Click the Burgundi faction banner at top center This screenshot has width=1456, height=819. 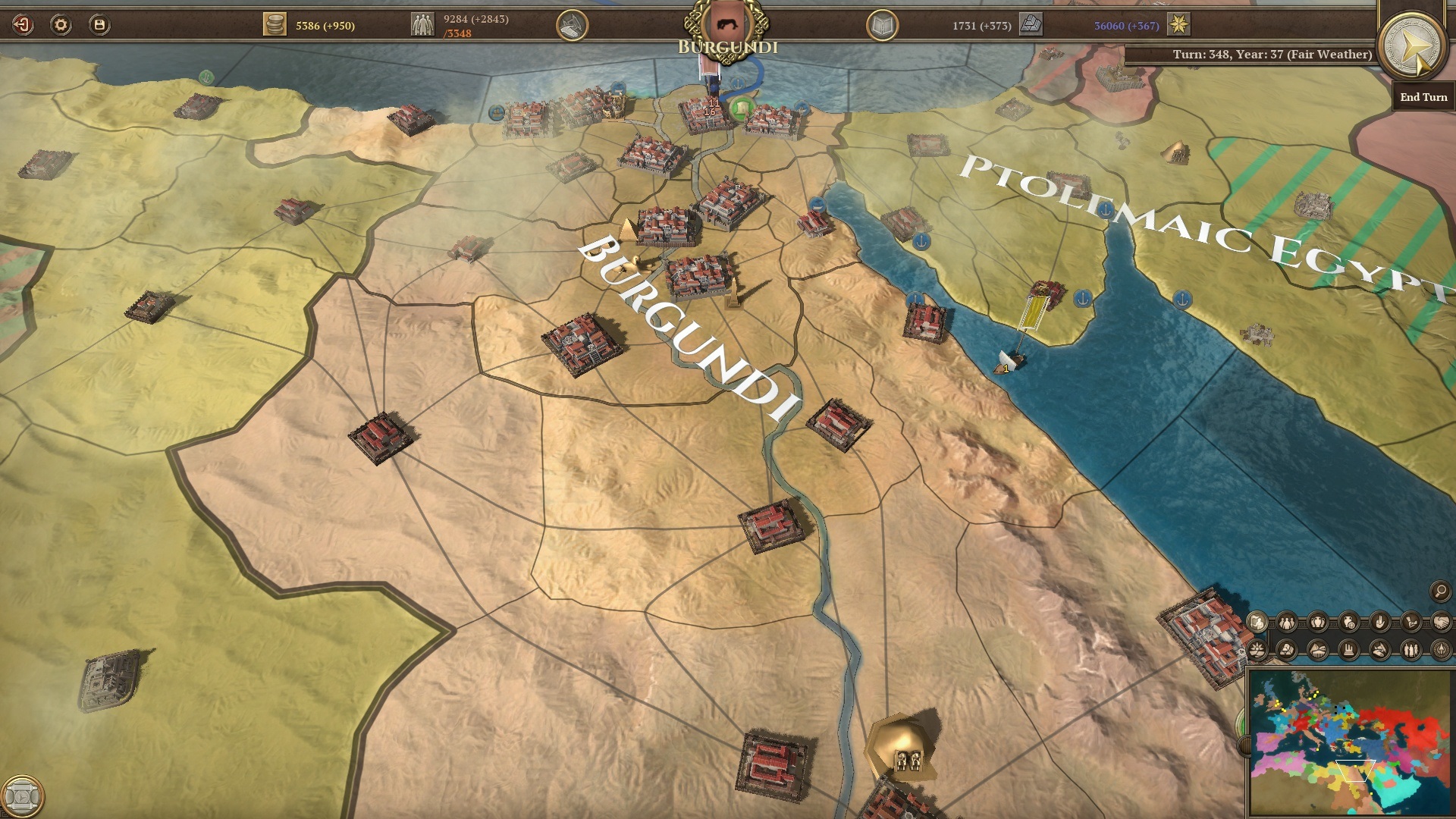(x=726, y=25)
